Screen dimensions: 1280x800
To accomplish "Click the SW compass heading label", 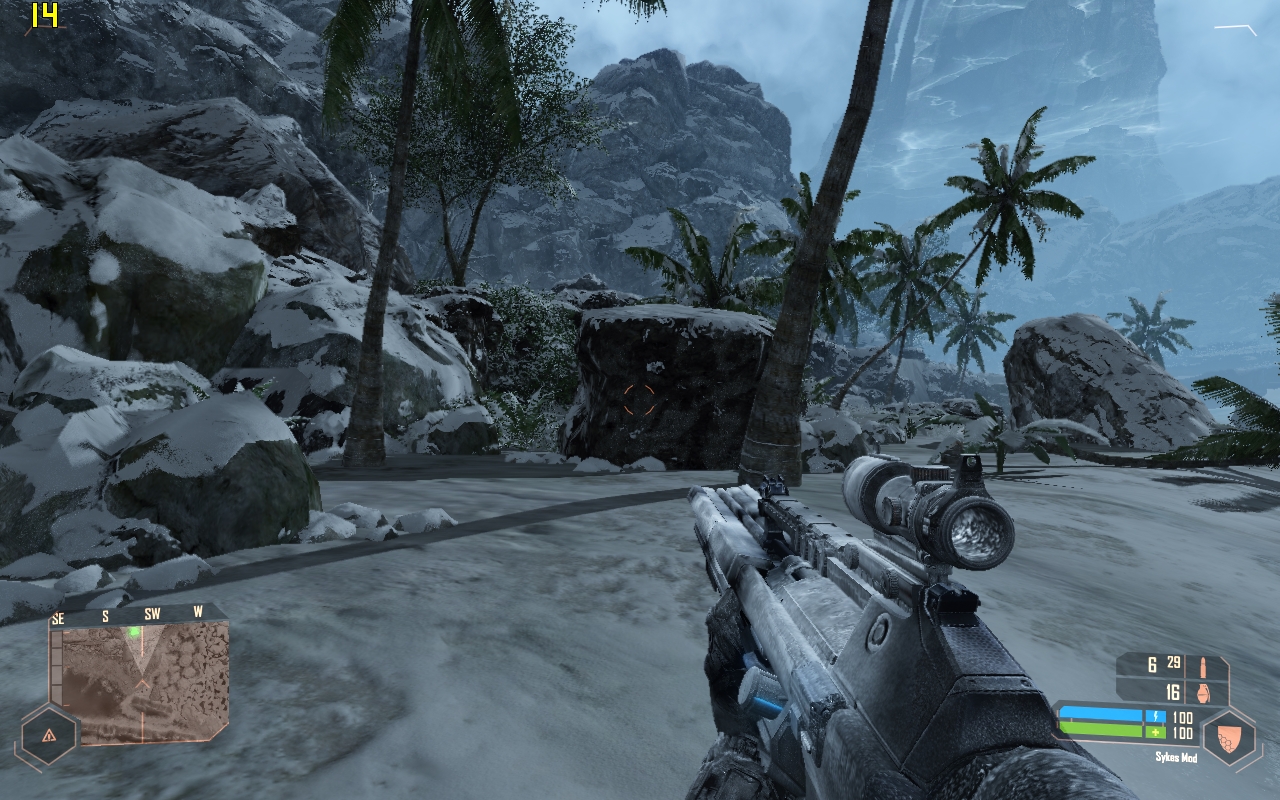I will pyautogui.click(x=152, y=613).
